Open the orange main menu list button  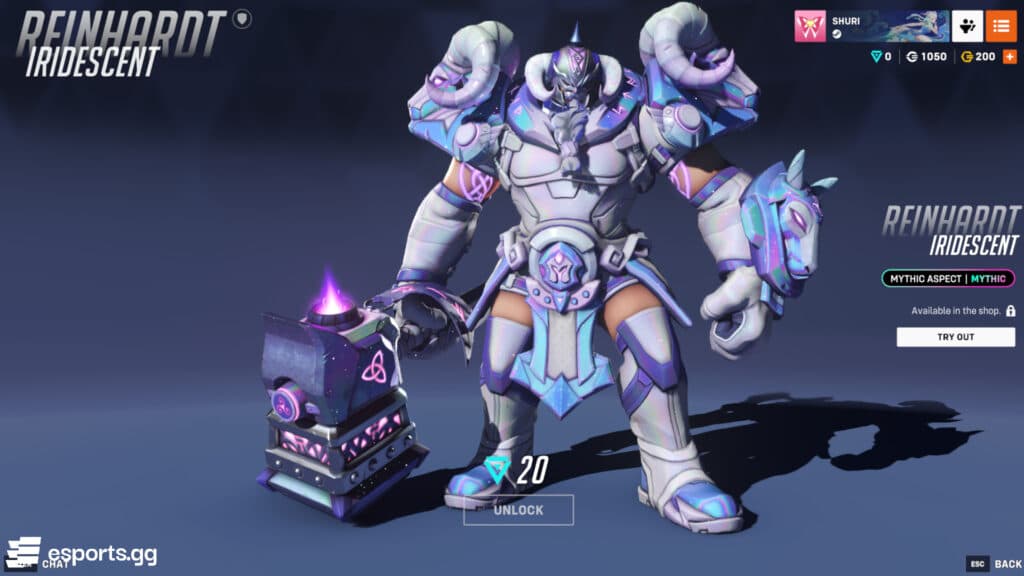click(1001, 26)
